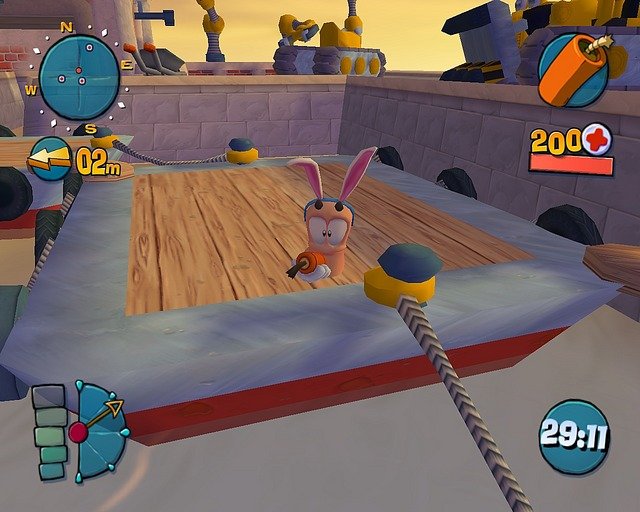Click the circular compass radar minimap
Screen dimensions: 640x512
pyautogui.click(x=79, y=77)
